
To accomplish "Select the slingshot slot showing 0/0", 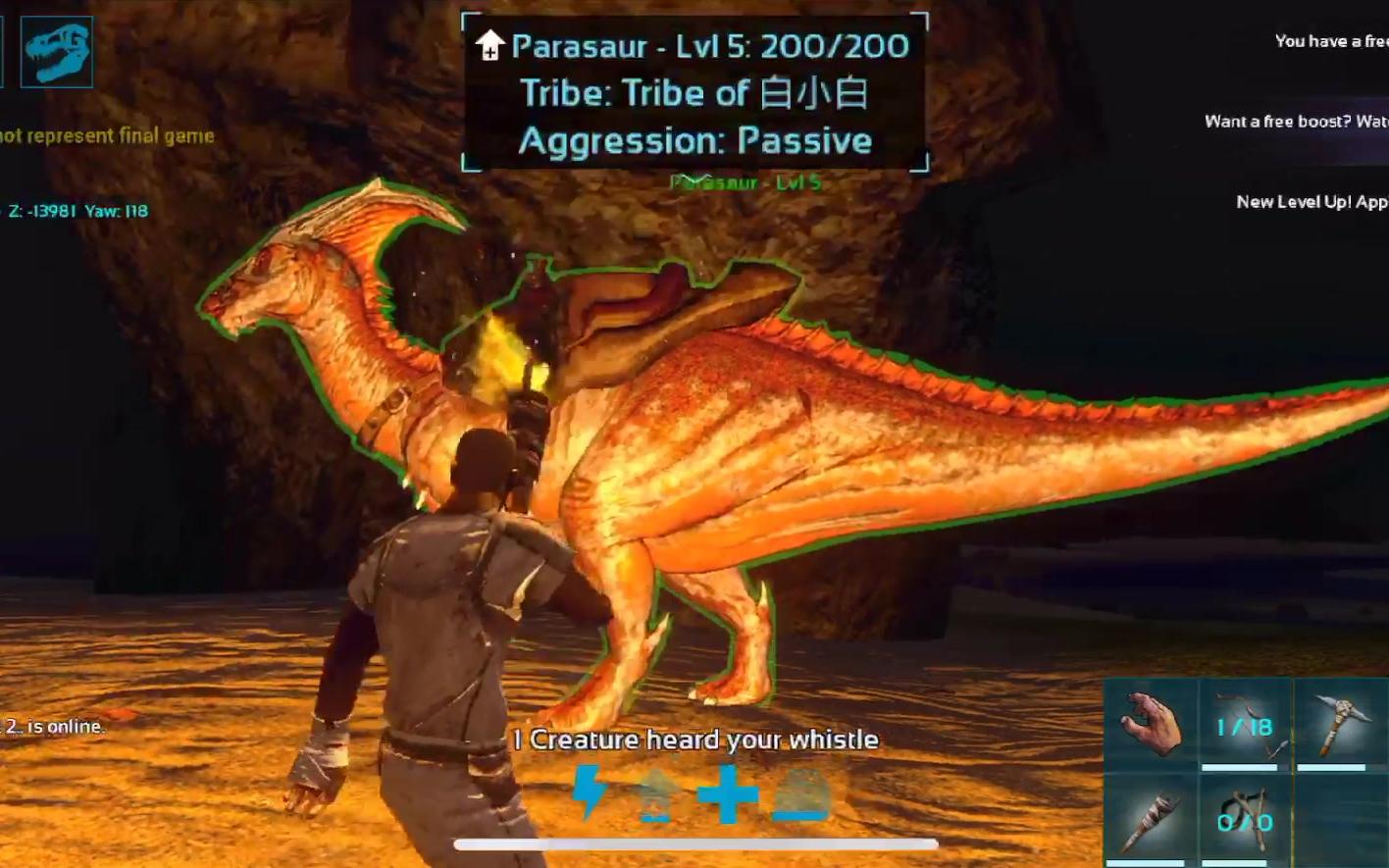I will (1245, 820).
